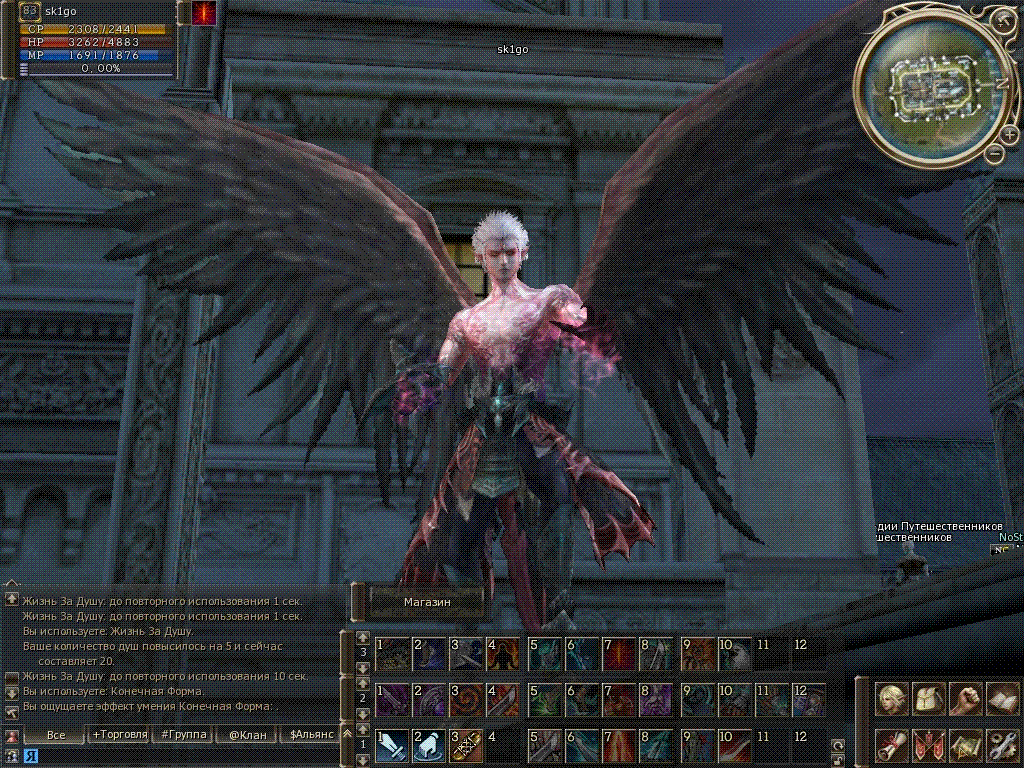1024x768 pixels.
Task: Switch to the Все chat tab
Action: click(x=56, y=735)
